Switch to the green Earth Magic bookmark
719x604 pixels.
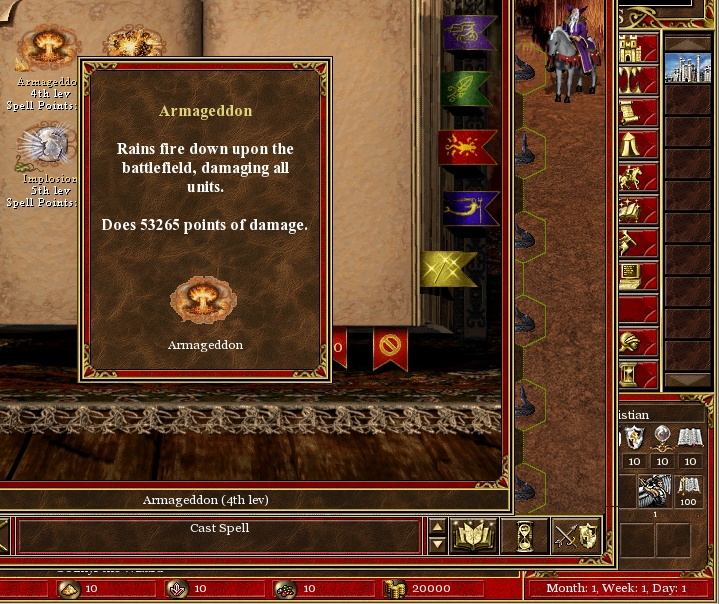pos(466,89)
